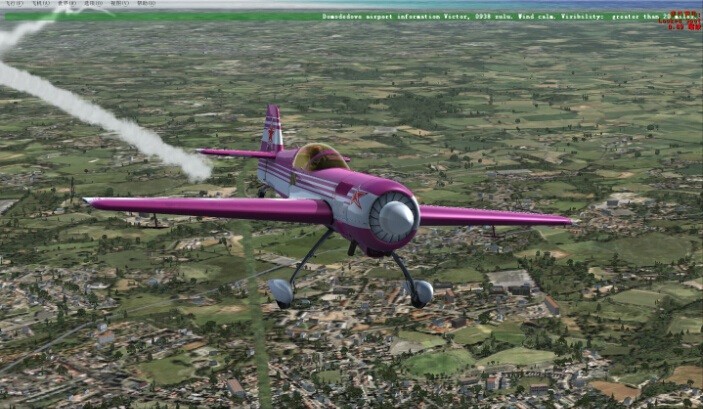
Task: Open the 飞行 (Flights) menu
Action: tap(14, 3)
